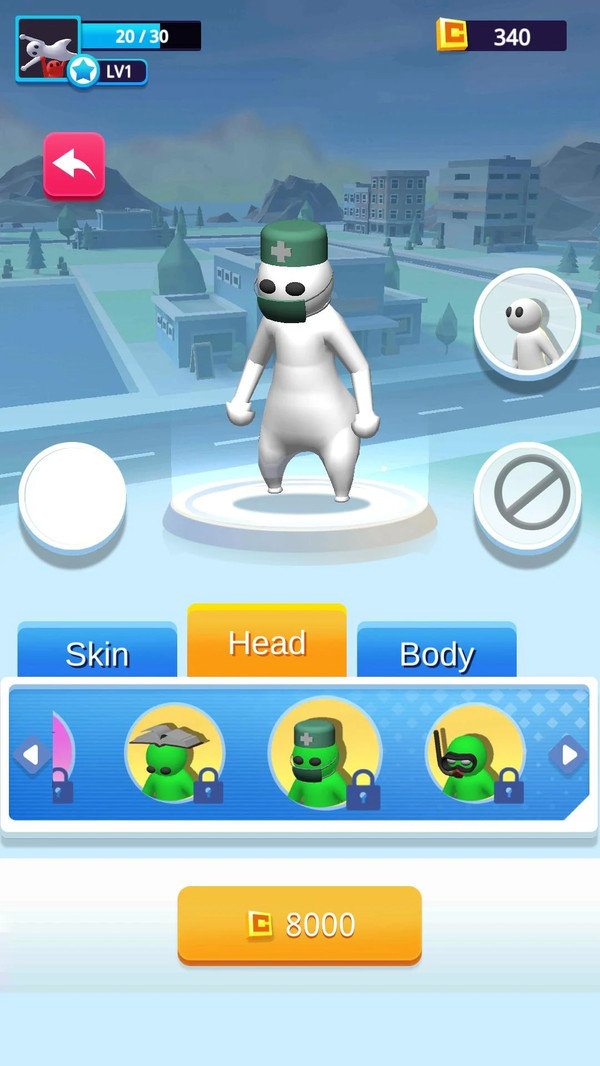Open the player profile avatar
The image size is (600, 1066).
[47, 48]
